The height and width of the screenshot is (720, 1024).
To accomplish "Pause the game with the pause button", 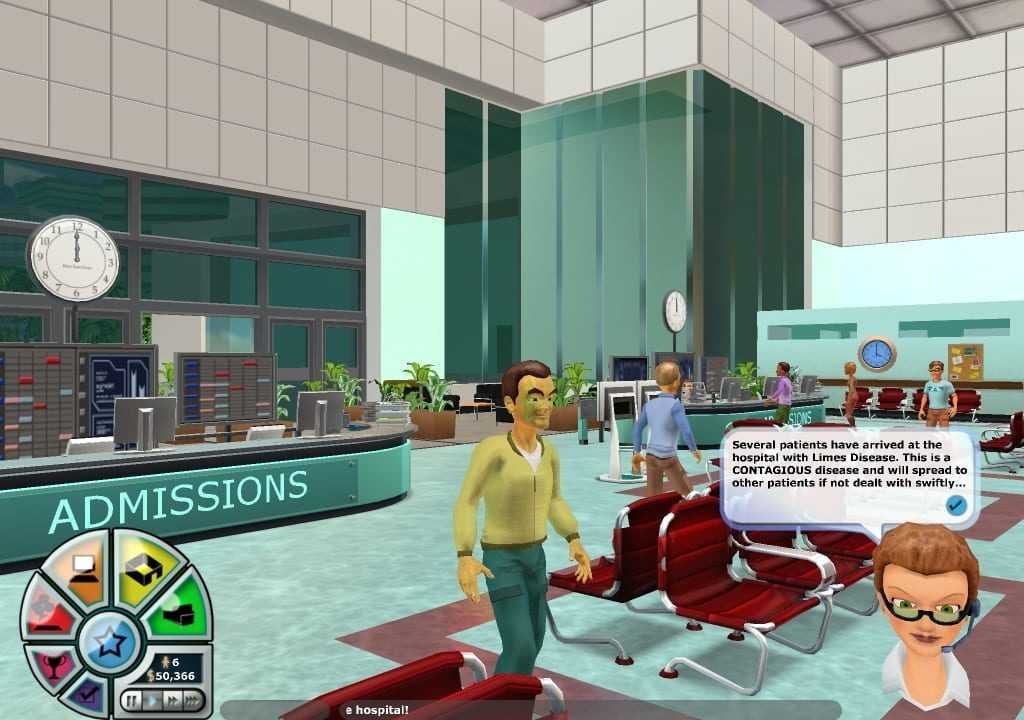I will click(130, 699).
